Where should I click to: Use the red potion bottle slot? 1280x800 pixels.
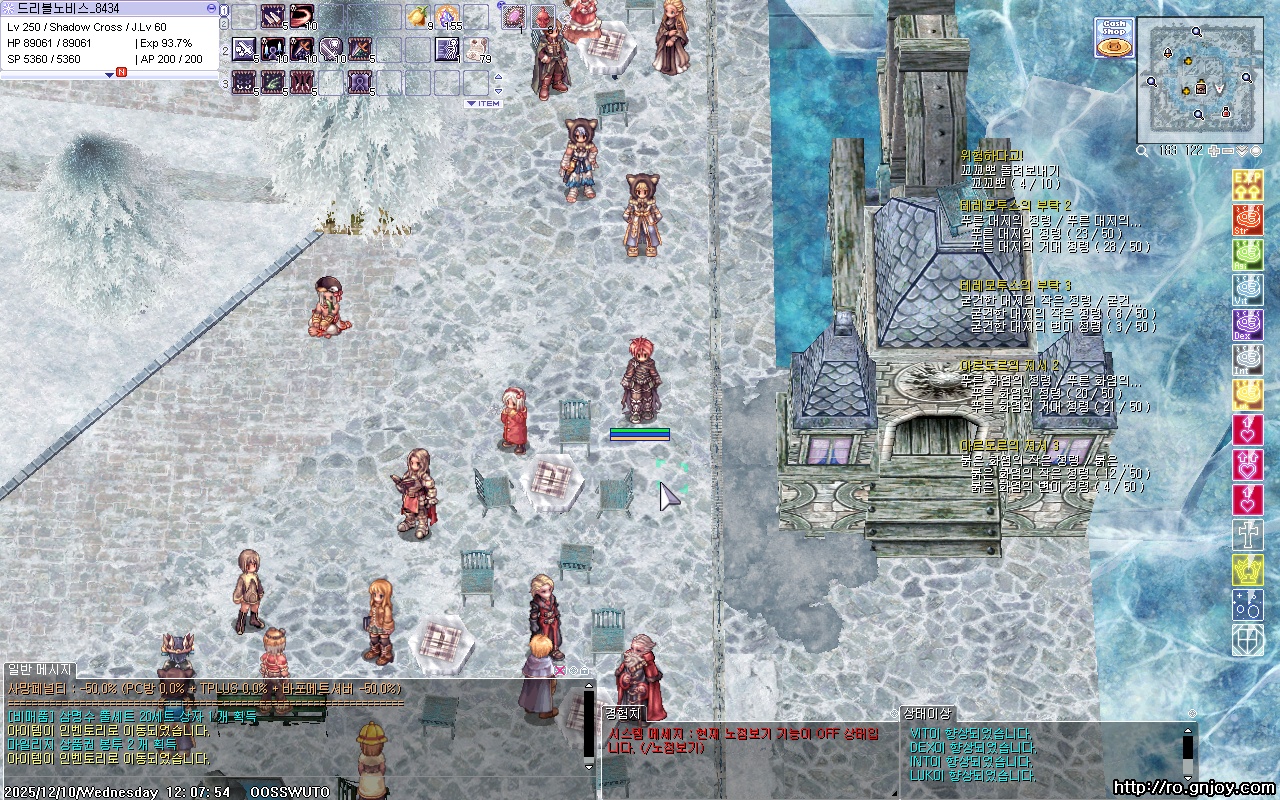pyautogui.click(x=542, y=17)
